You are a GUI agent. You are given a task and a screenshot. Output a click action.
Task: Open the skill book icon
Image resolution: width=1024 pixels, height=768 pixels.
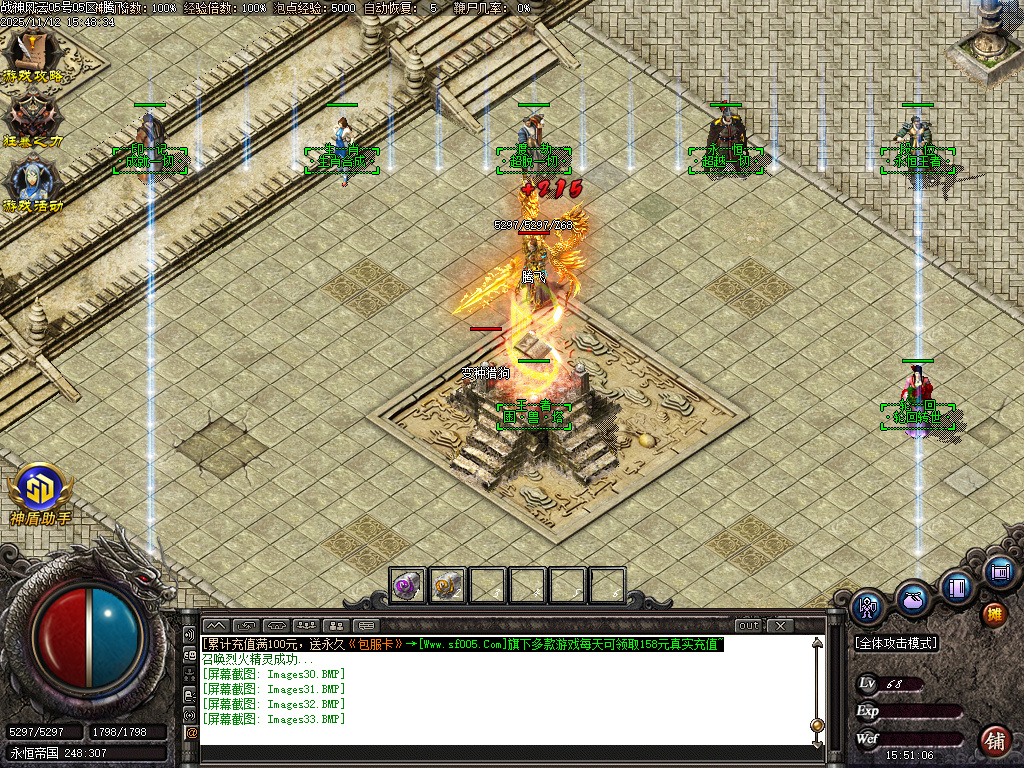(x=957, y=586)
